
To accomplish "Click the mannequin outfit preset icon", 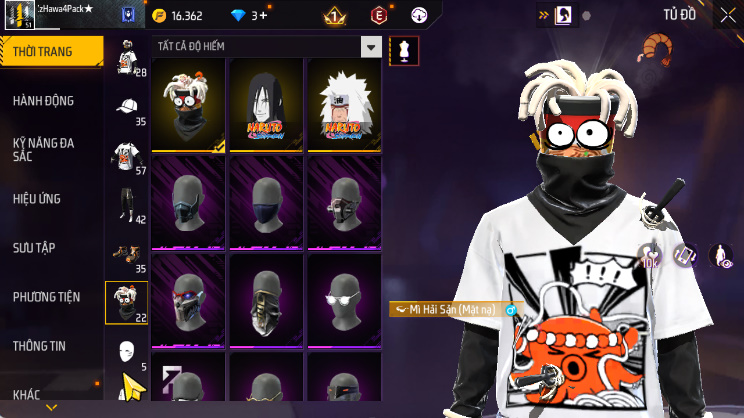I will click(x=404, y=50).
